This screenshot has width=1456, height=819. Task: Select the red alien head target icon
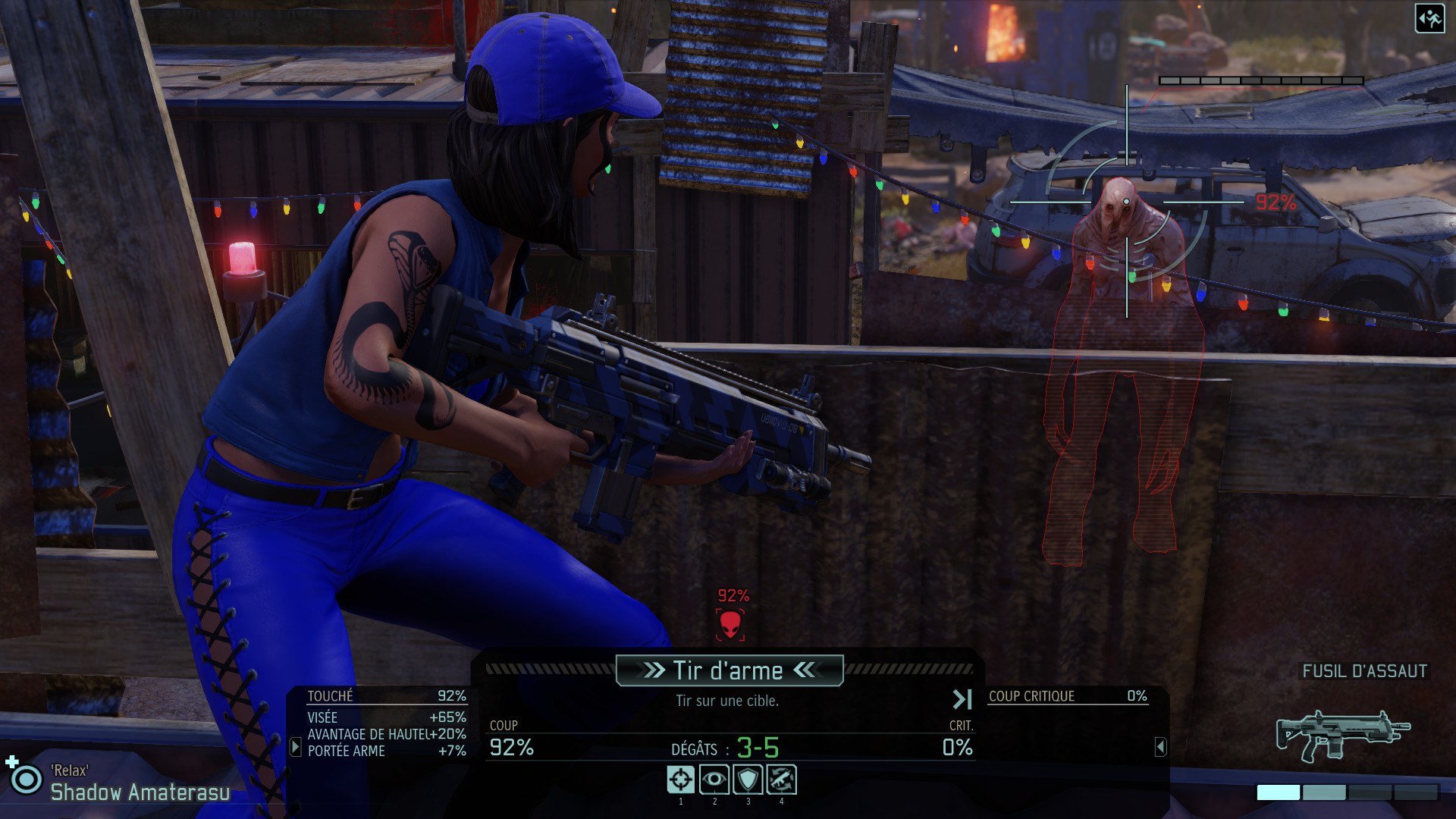pos(730,625)
